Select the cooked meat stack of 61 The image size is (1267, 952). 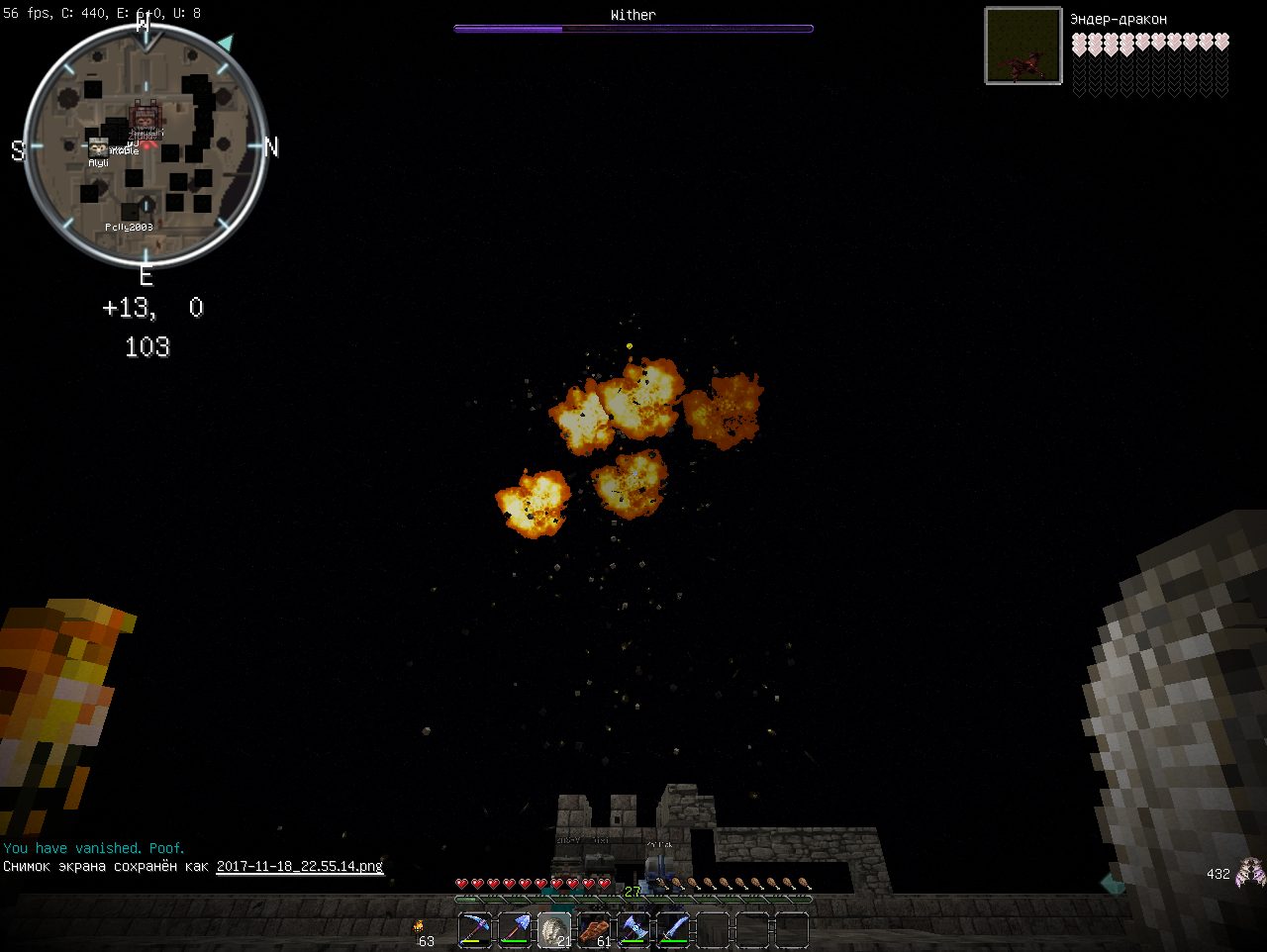tap(594, 930)
